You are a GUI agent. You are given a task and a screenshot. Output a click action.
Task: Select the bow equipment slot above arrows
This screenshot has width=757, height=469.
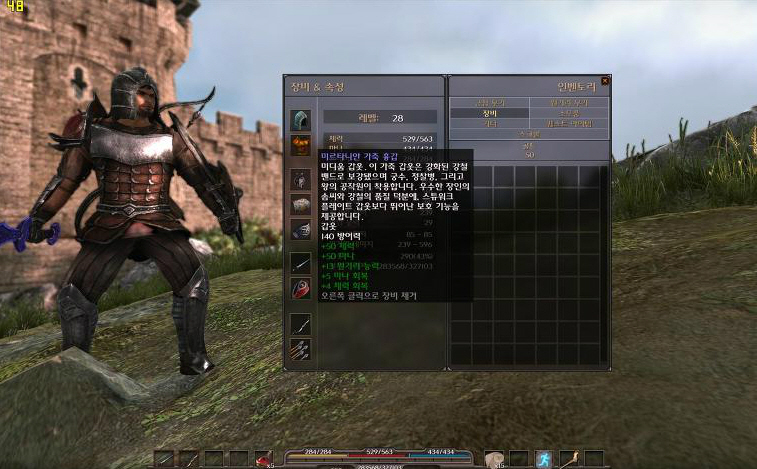pos(301,323)
